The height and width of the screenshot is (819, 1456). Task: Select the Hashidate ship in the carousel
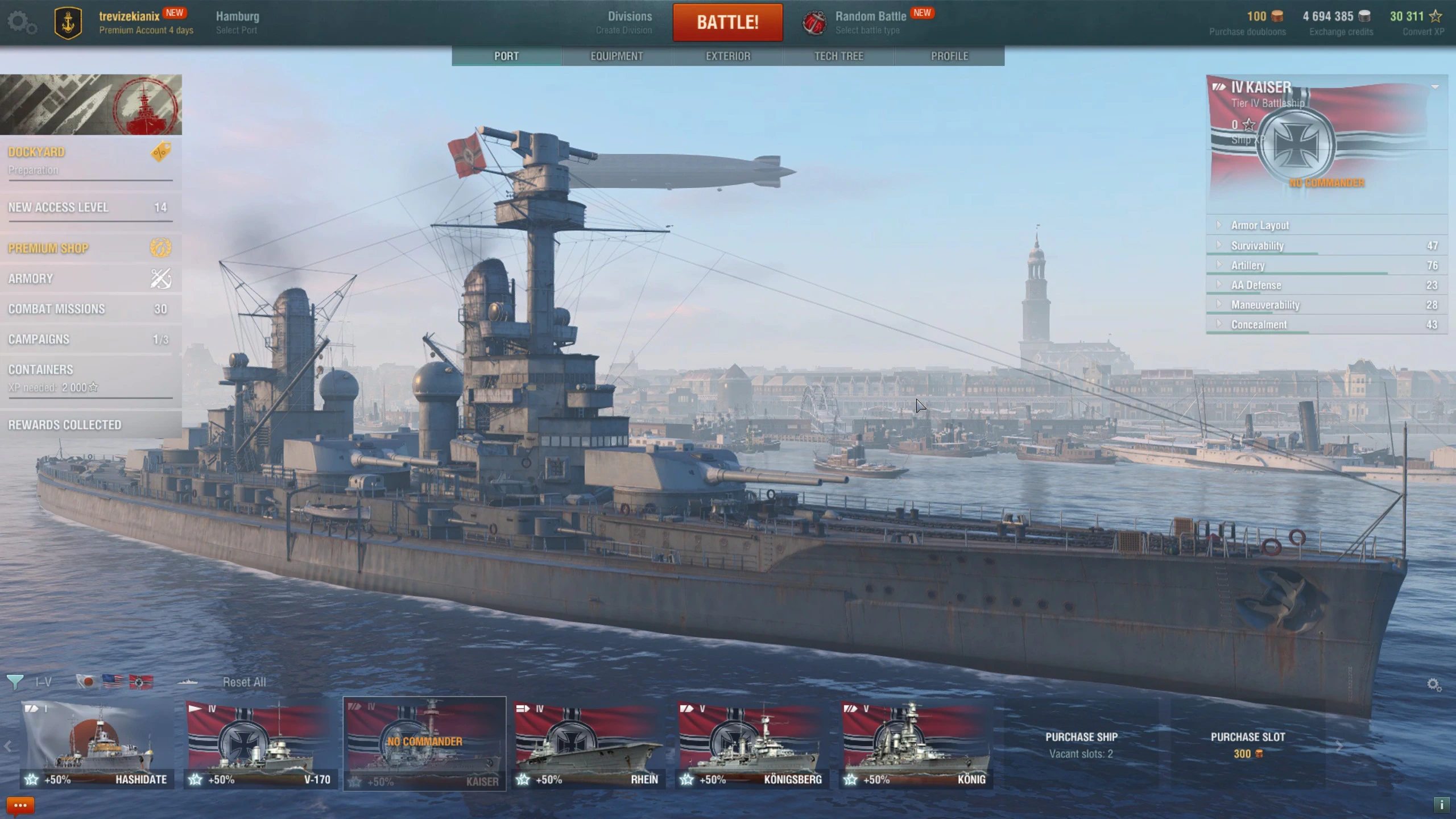(x=97, y=744)
